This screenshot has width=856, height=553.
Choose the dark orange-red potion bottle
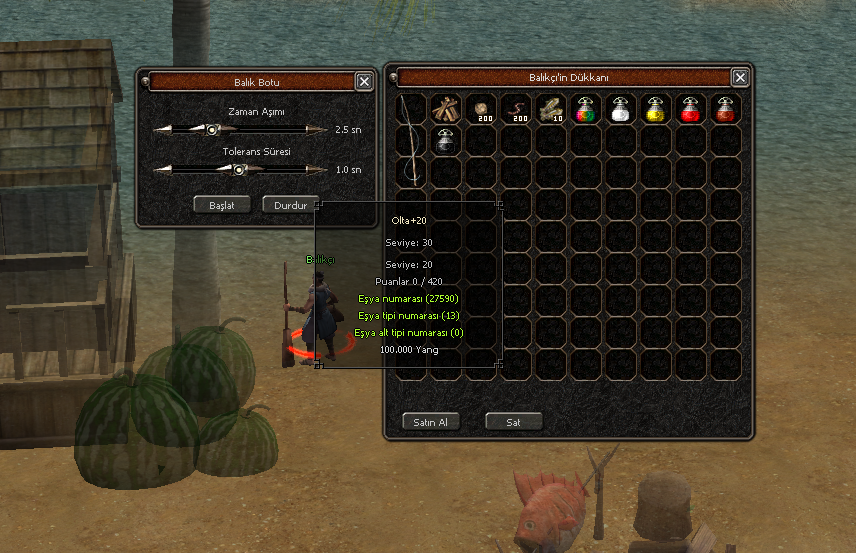pyautogui.click(x=725, y=108)
